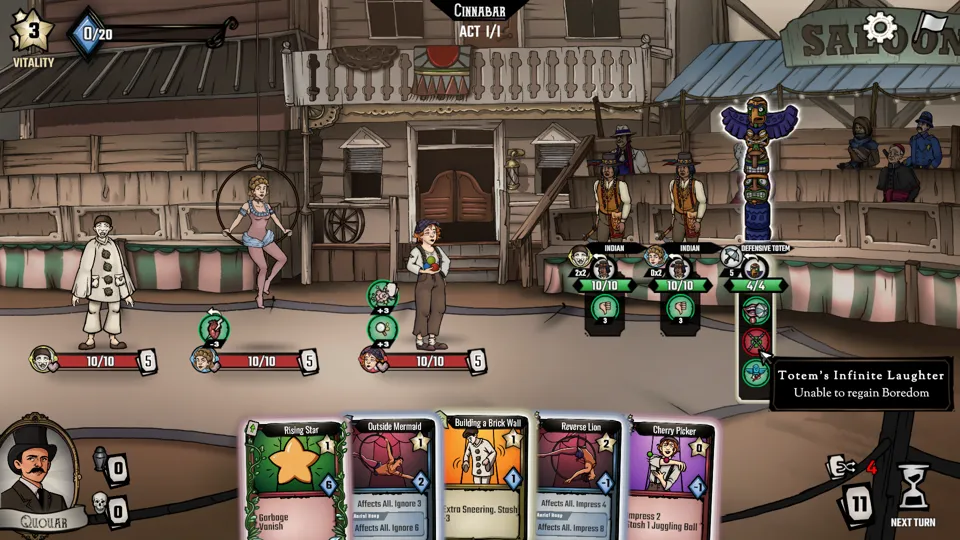The height and width of the screenshot is (540, 960).
Task: Inspect the second Indian's thumbs-down intent icon
Action: click(679, 307)
